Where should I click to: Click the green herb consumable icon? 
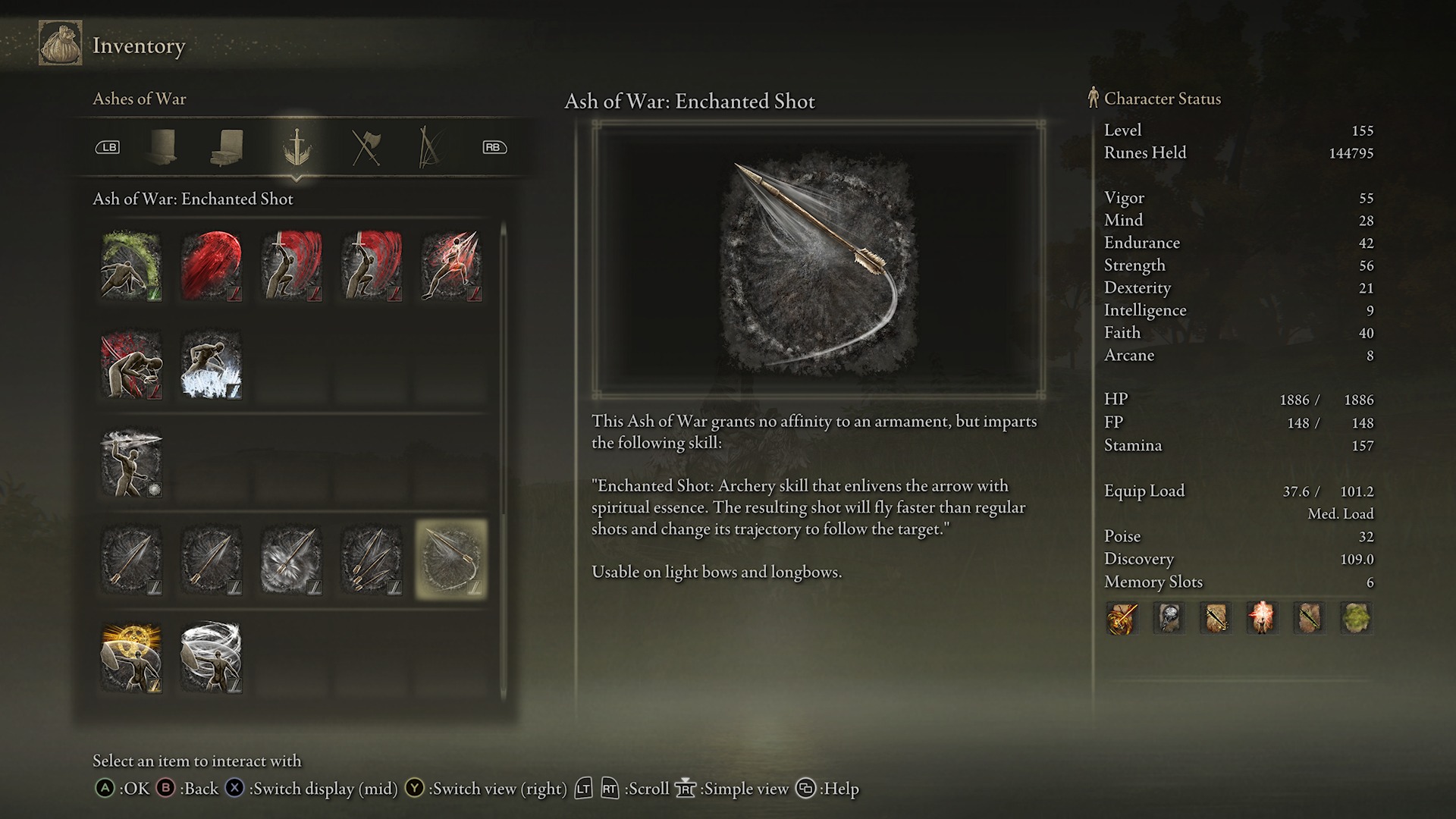(1357, 618)
